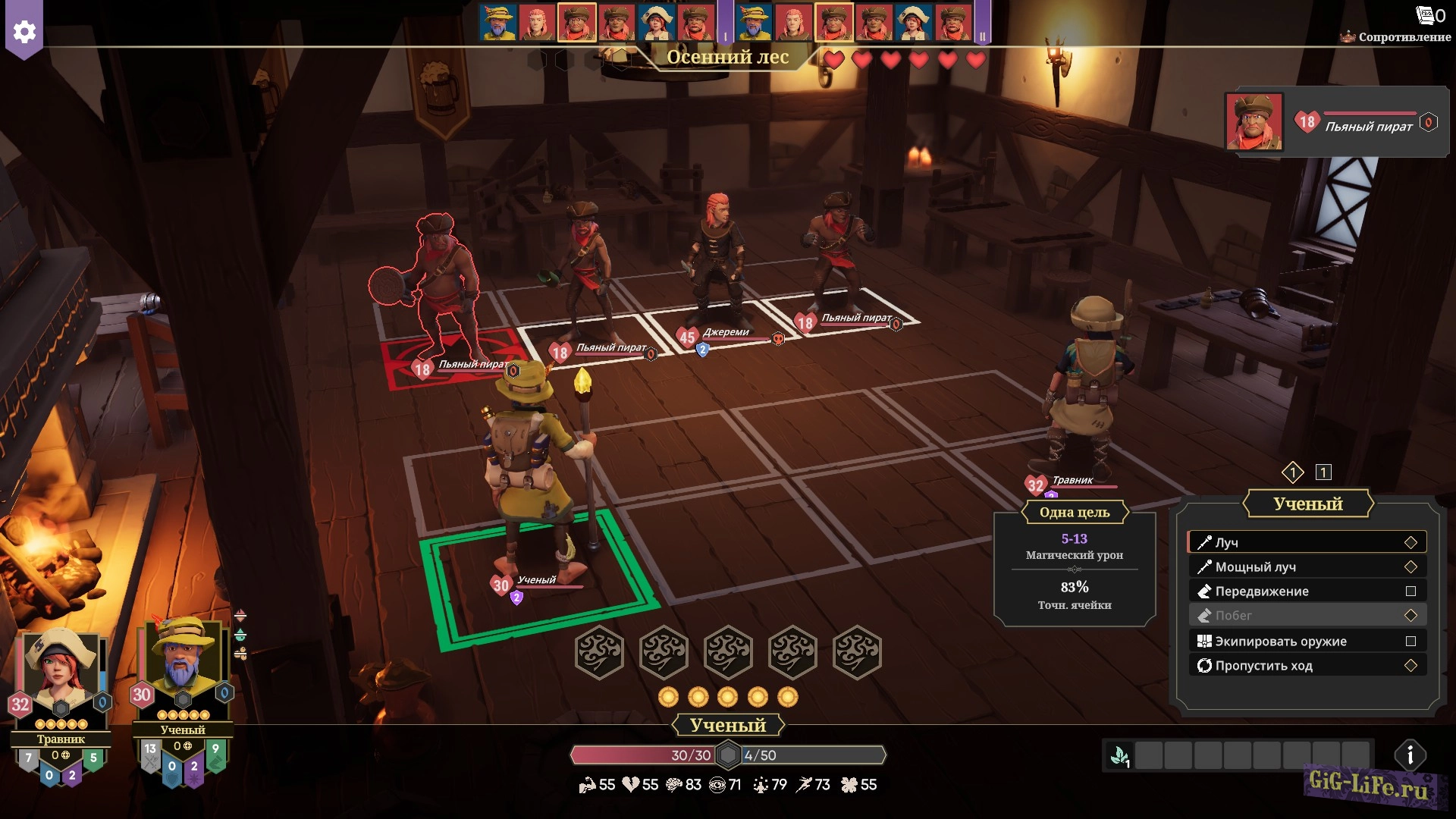Select the Побег escape action
The height and width of the screenshot is (819, 1456).
1307,615
